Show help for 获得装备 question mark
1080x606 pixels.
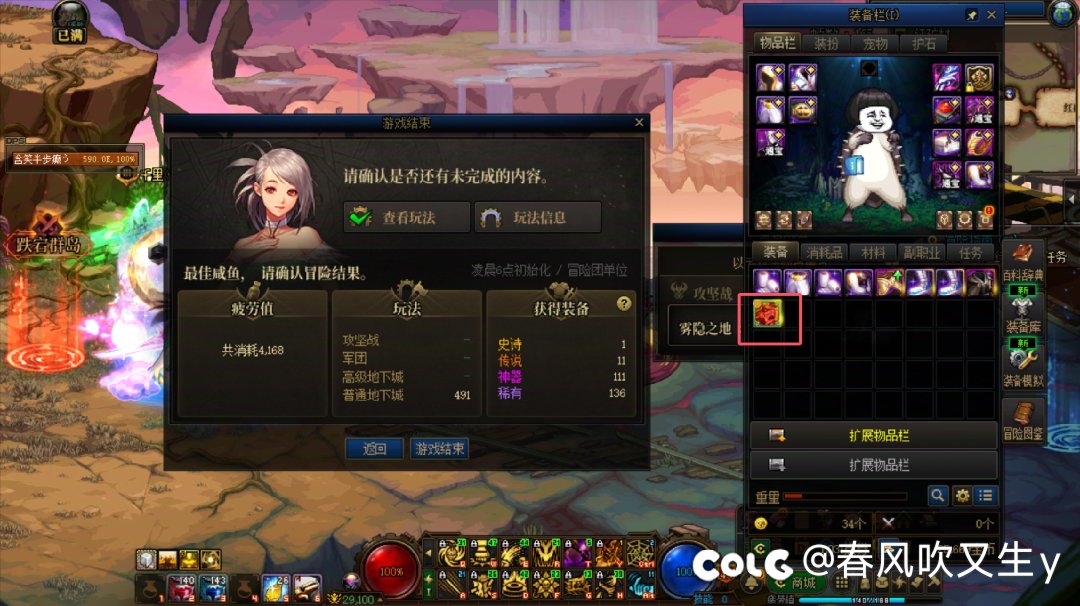tap(625, 303)
